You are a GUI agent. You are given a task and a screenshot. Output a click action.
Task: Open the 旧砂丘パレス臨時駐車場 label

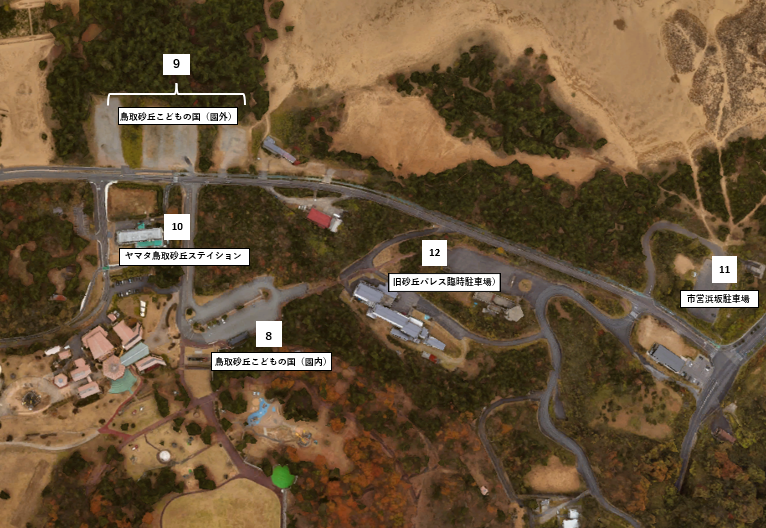[x=444, y=281]
